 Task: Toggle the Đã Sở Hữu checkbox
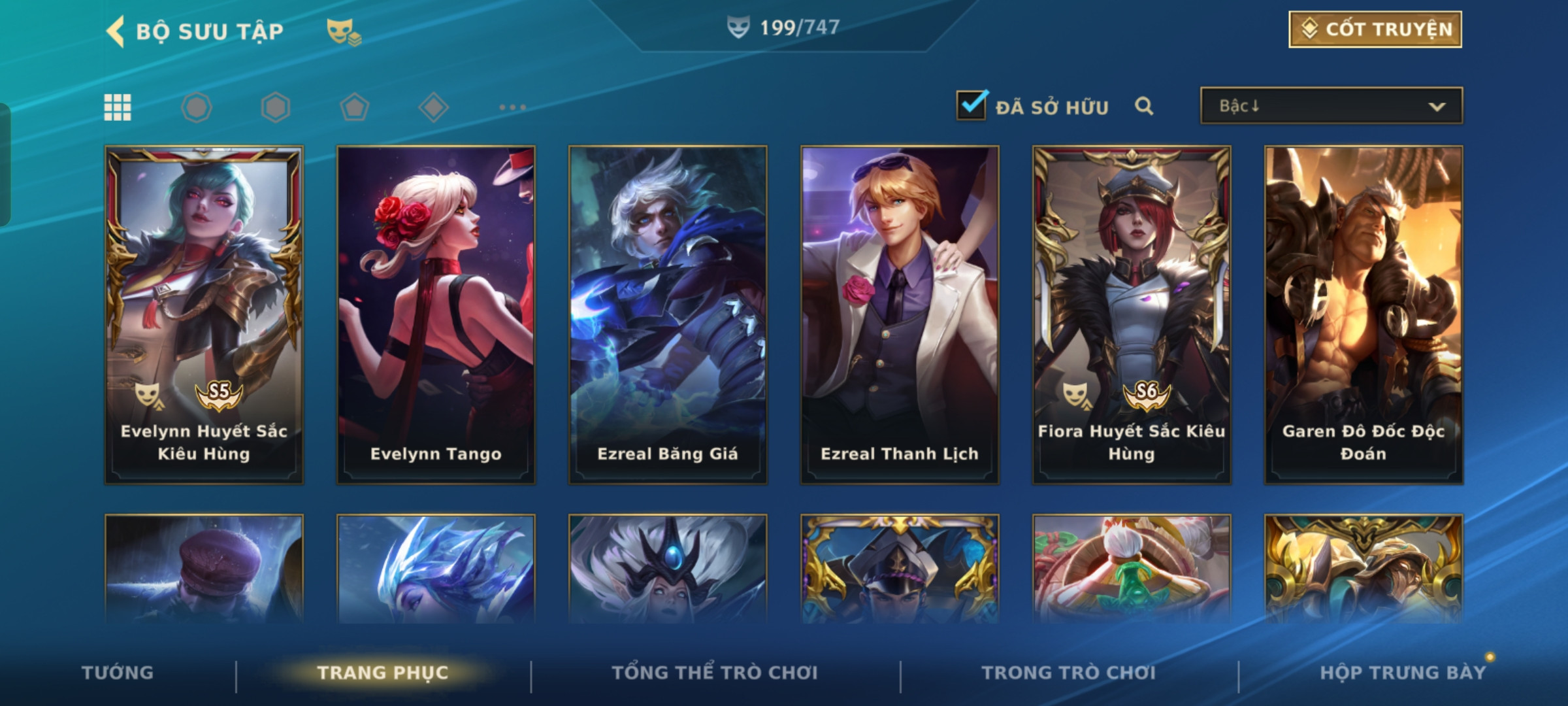coord(971,105)
